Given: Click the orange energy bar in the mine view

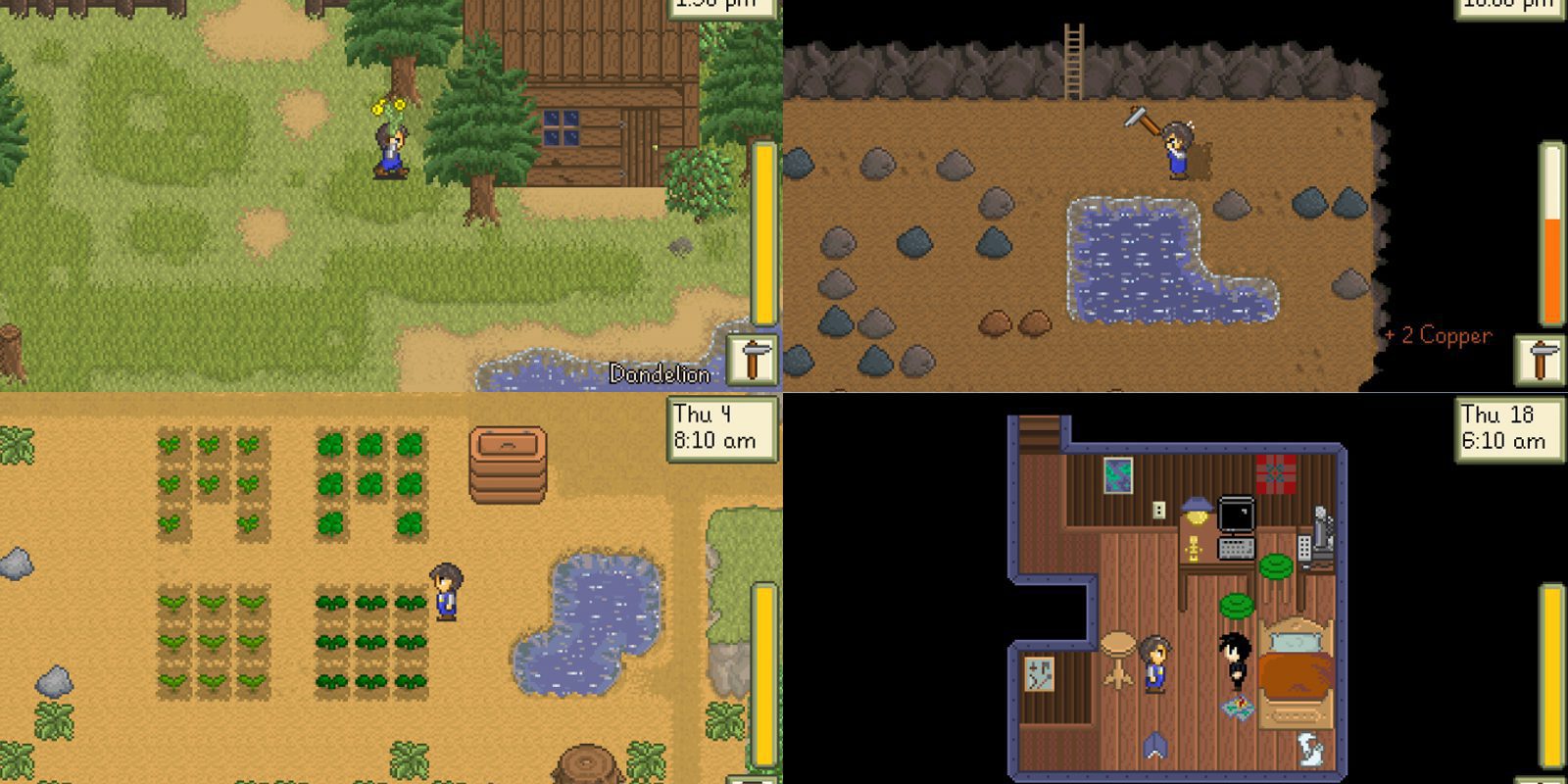Looking at the screenshot, I should click(x=1547, y=245).
